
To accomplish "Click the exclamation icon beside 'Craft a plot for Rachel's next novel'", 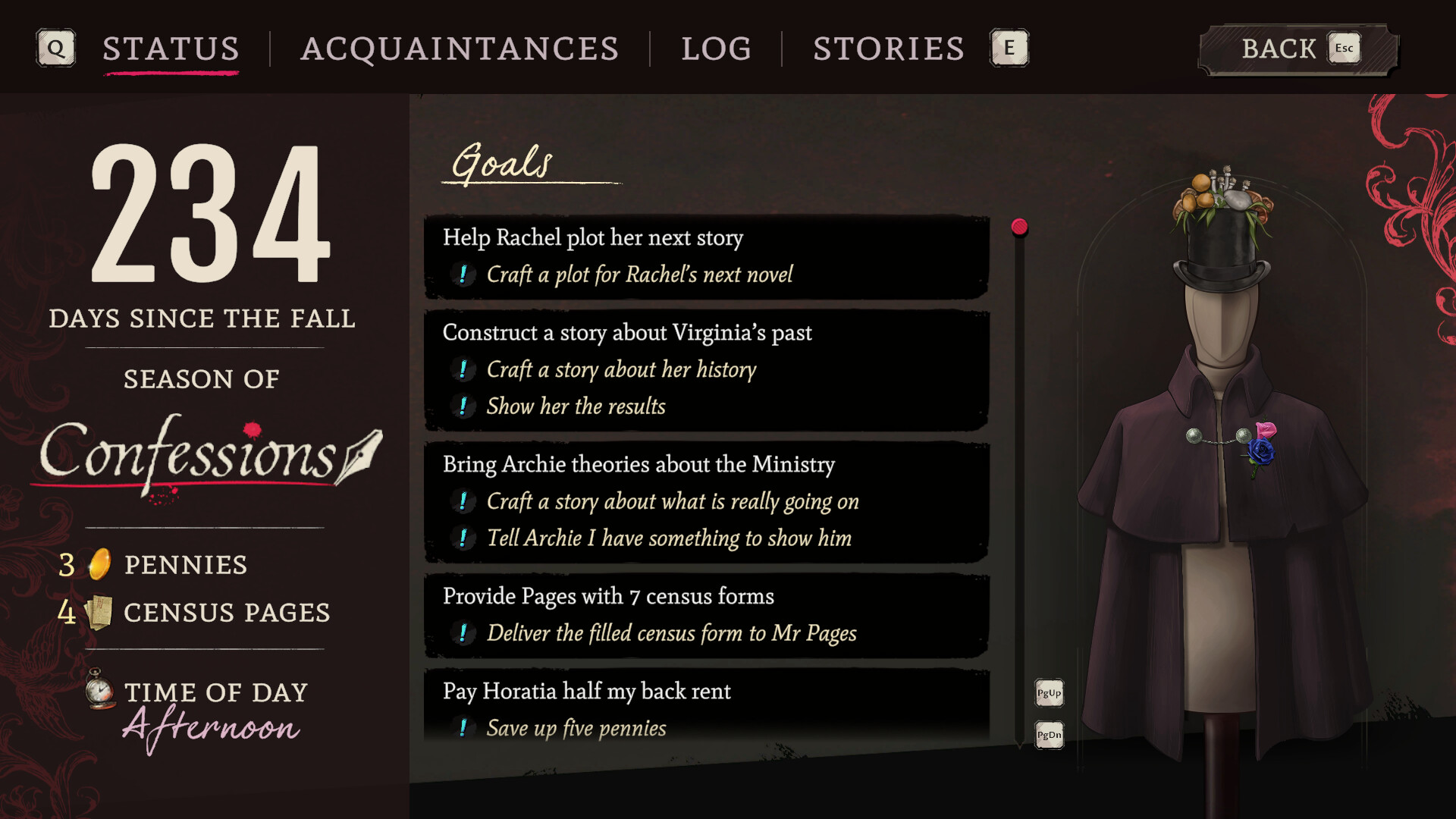I will pyautogui.click(x=462, y=275).
